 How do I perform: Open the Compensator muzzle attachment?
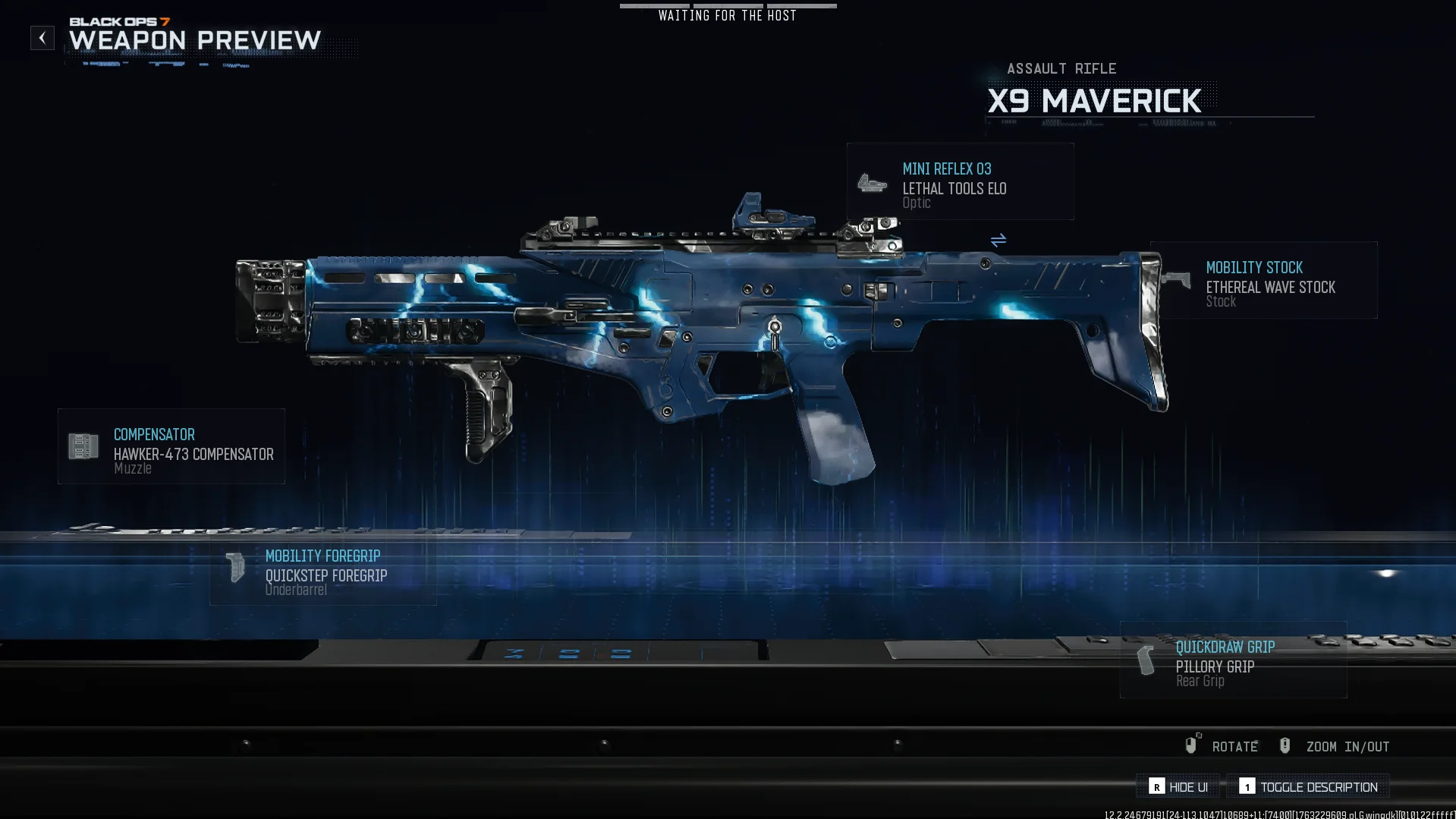click(x=171, y=447)
